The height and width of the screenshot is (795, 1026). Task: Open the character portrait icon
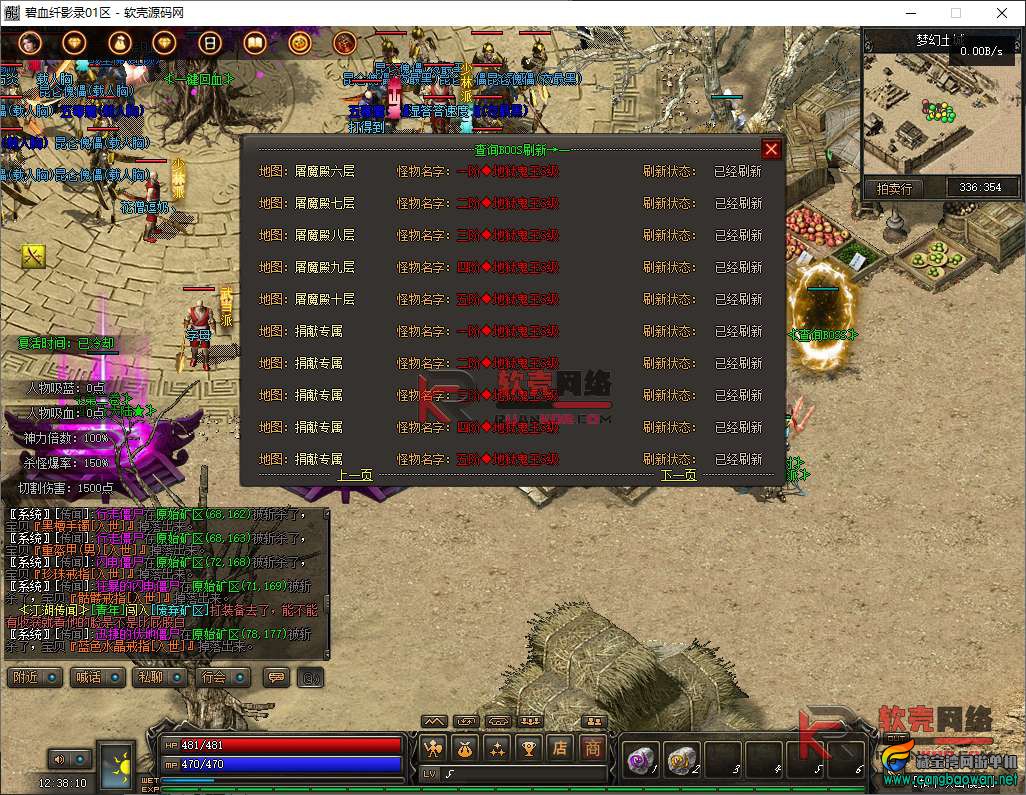pyautogui.click(x=30, y=43)
